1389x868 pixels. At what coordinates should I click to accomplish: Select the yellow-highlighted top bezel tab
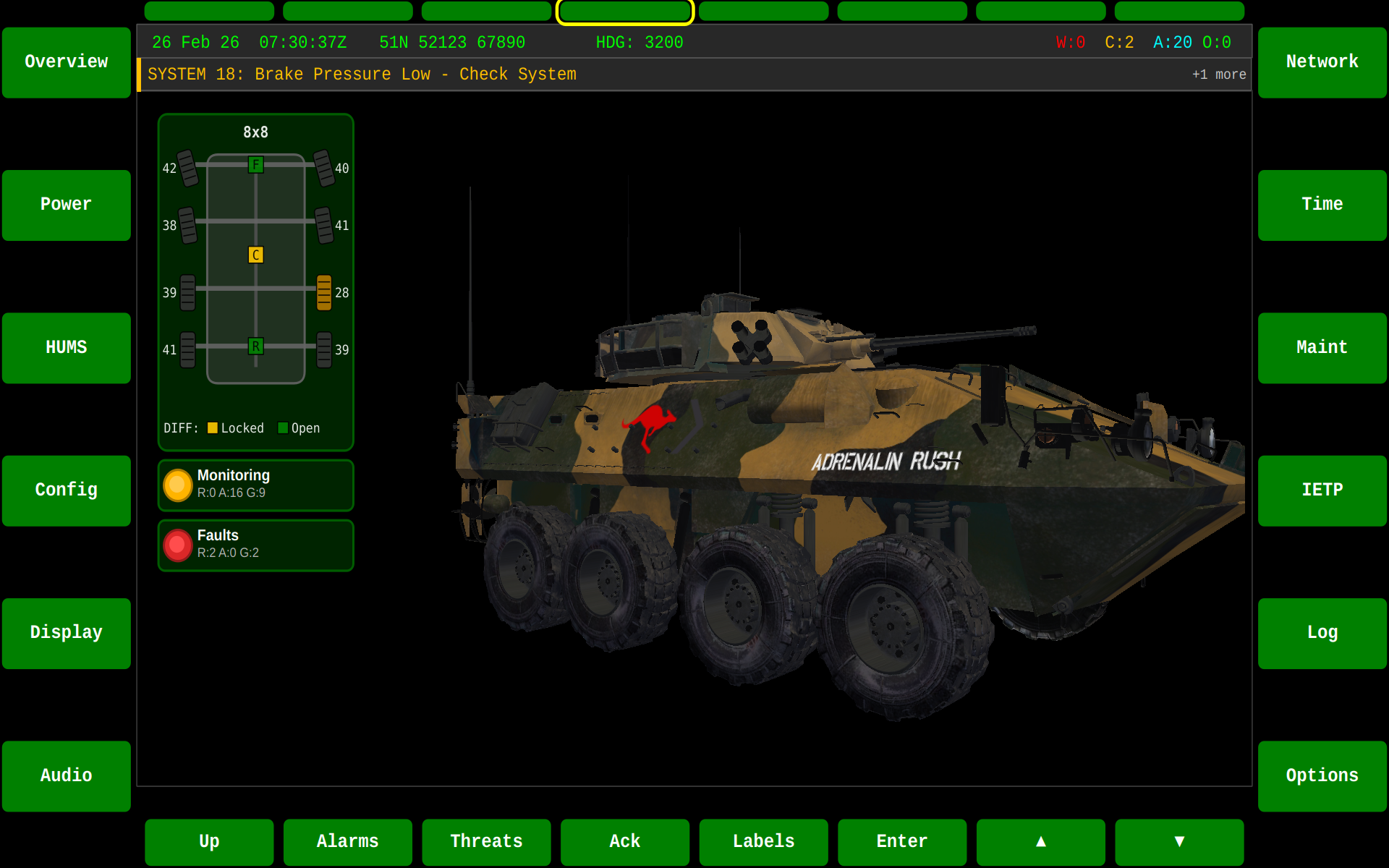point(624,11)
